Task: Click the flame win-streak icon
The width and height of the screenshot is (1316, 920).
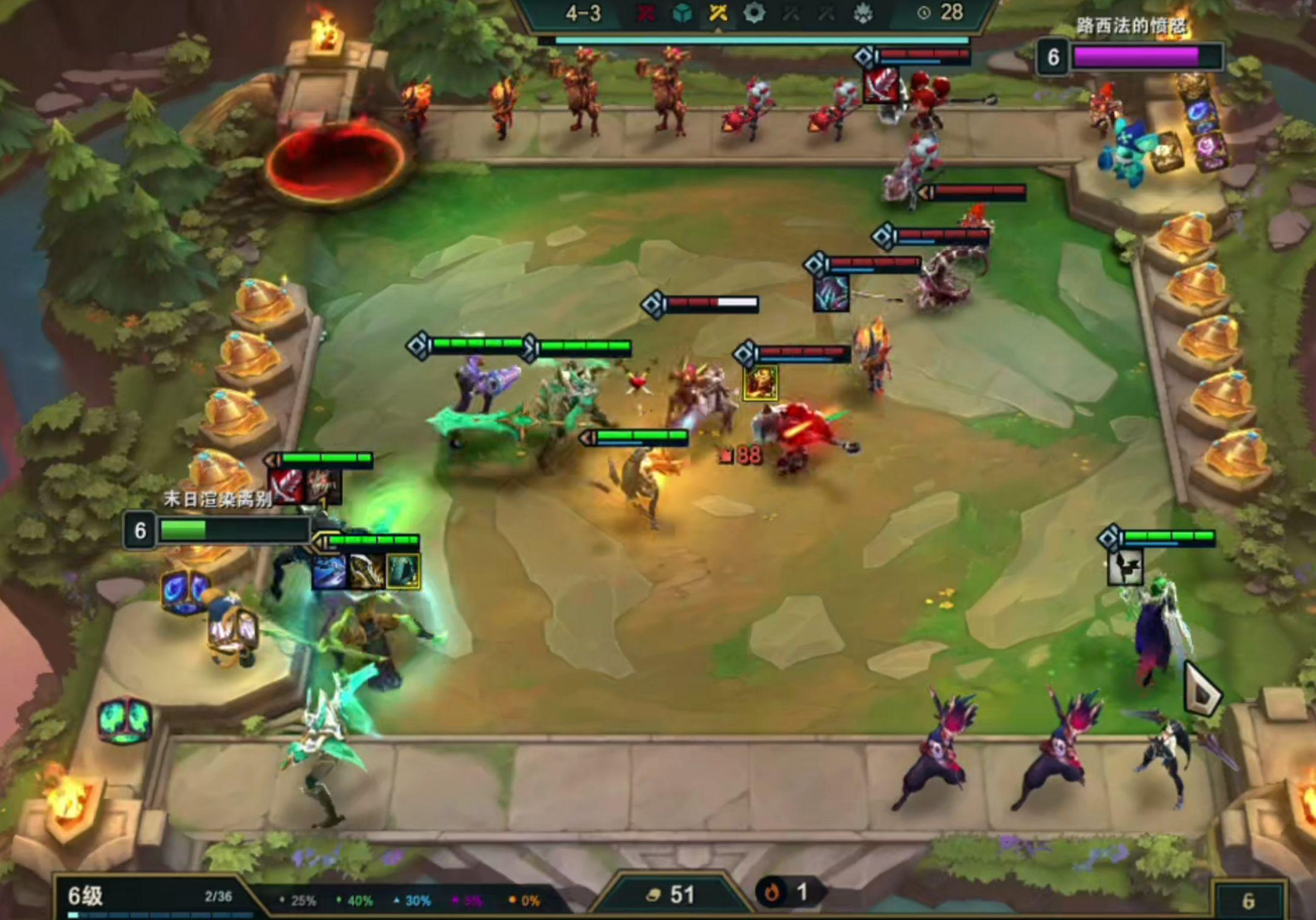Action: [771, 892]
